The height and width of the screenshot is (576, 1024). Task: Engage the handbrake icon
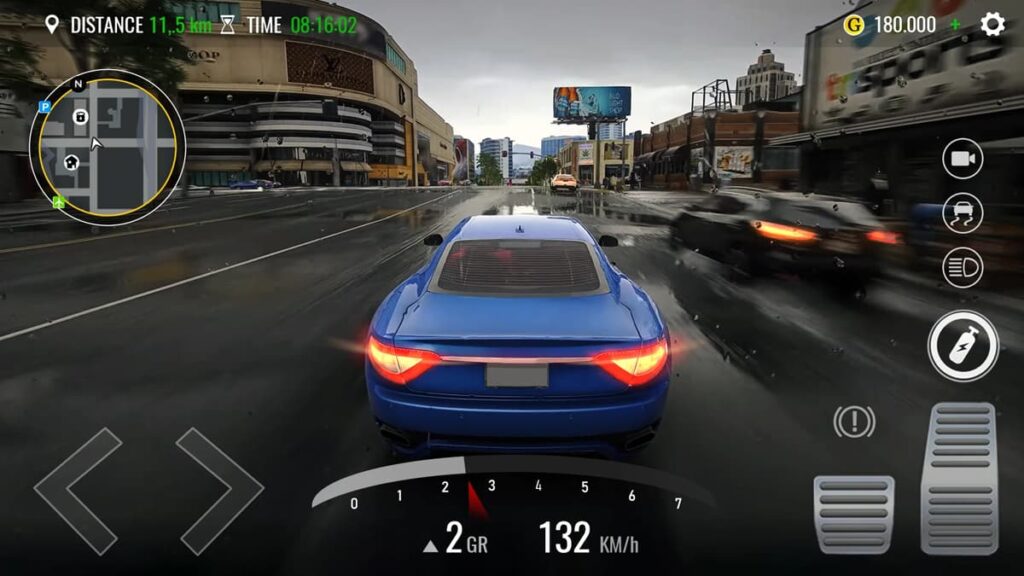pos(853,422)
